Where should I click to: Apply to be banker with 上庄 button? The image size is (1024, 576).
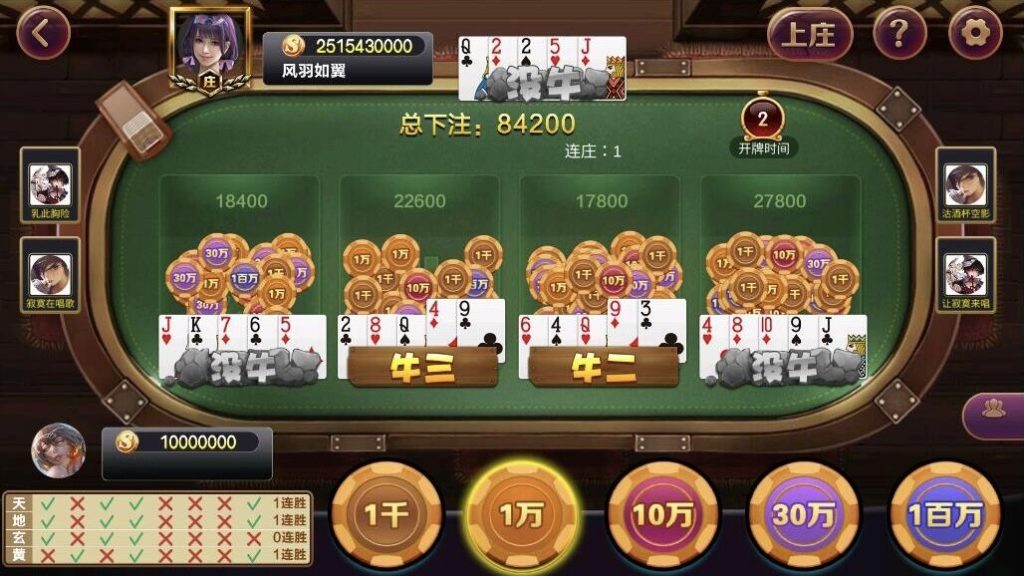809,35
